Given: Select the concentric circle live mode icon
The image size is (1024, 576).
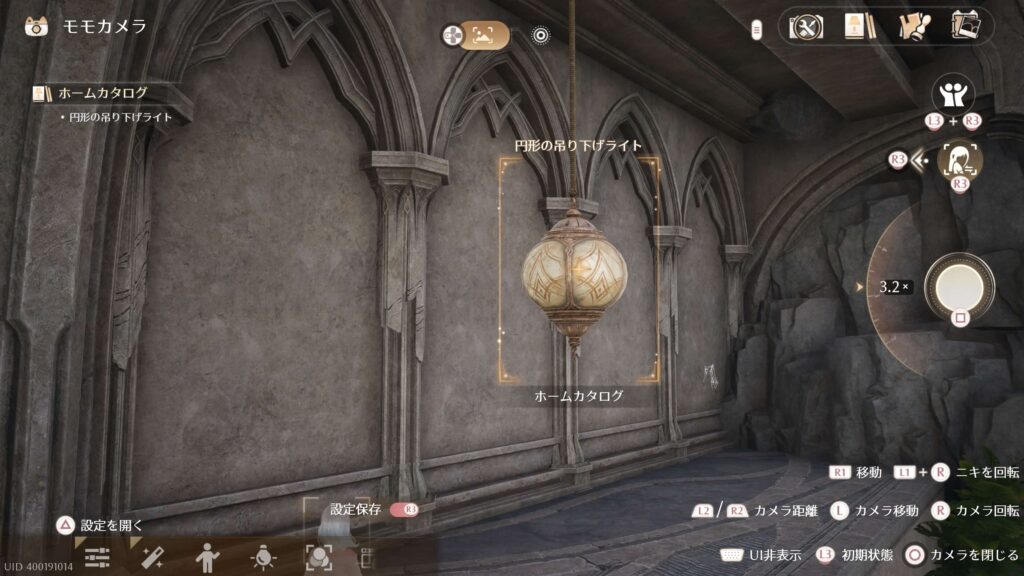Looking at the screenshot, I should pos(541,36).
